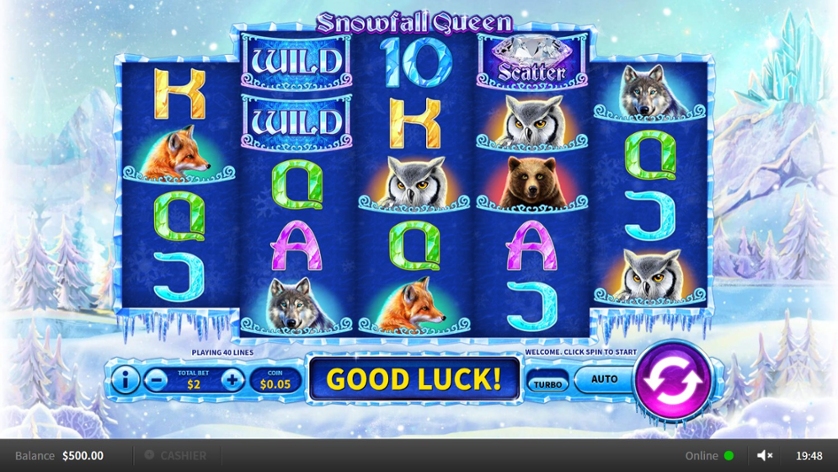The width and height of the screenshot is (838, 472).
Task: Open the Cashier
Action: point(176,455)
